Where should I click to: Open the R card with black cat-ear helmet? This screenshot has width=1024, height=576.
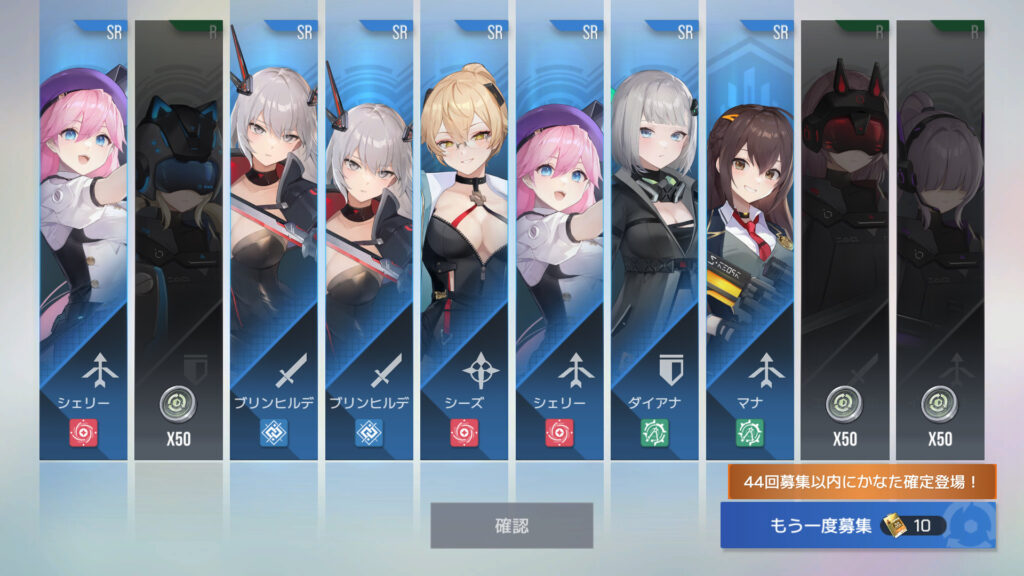click(x=178, y=240)
